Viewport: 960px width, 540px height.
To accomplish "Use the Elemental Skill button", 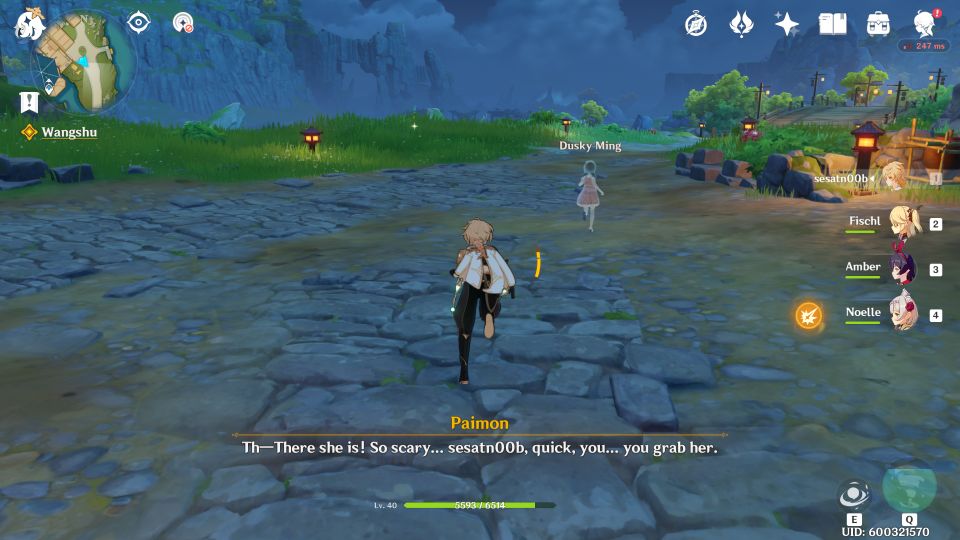I will (x=854, y=496).
